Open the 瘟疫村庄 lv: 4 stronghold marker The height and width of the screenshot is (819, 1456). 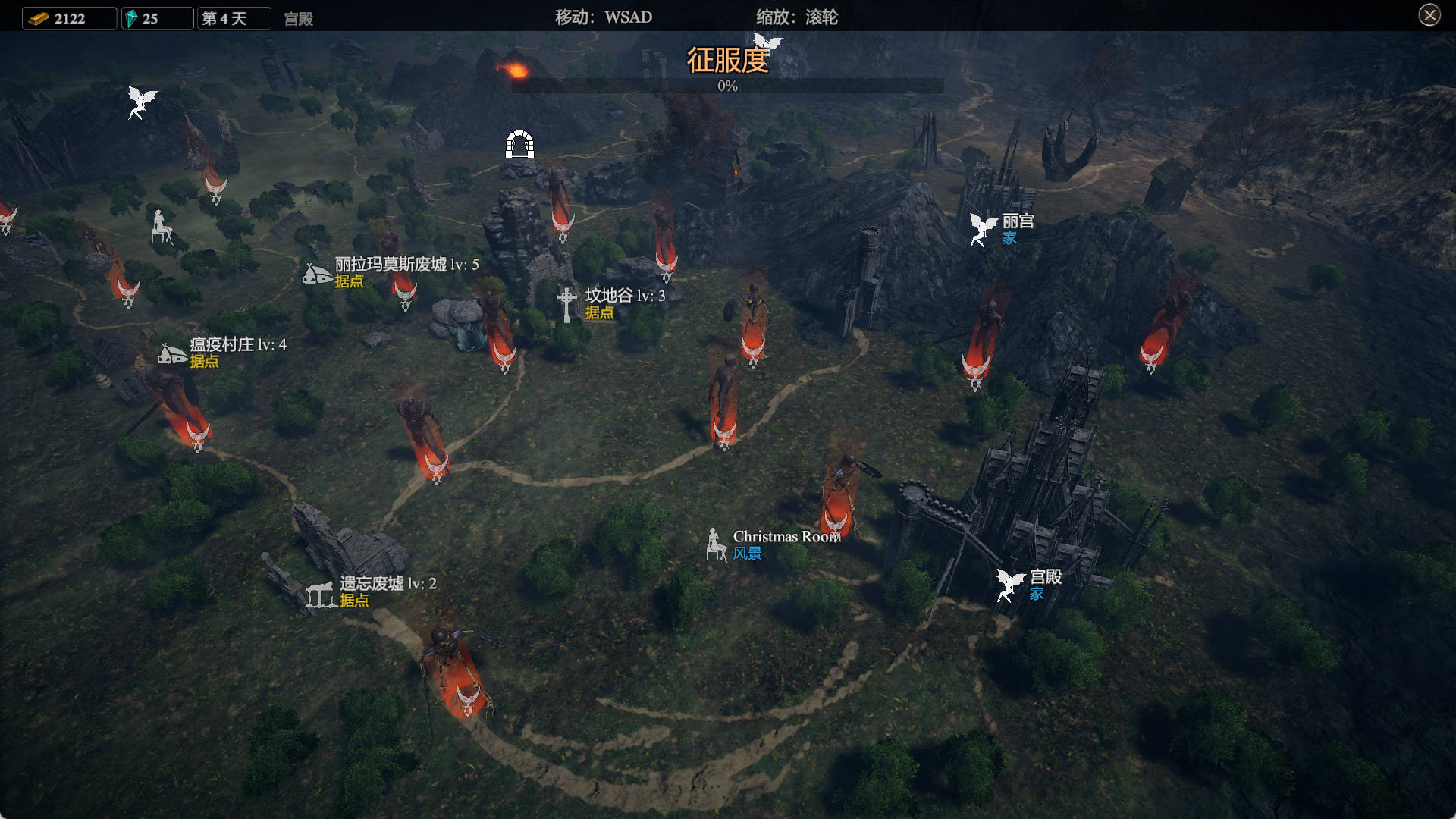tap(172, 353)
